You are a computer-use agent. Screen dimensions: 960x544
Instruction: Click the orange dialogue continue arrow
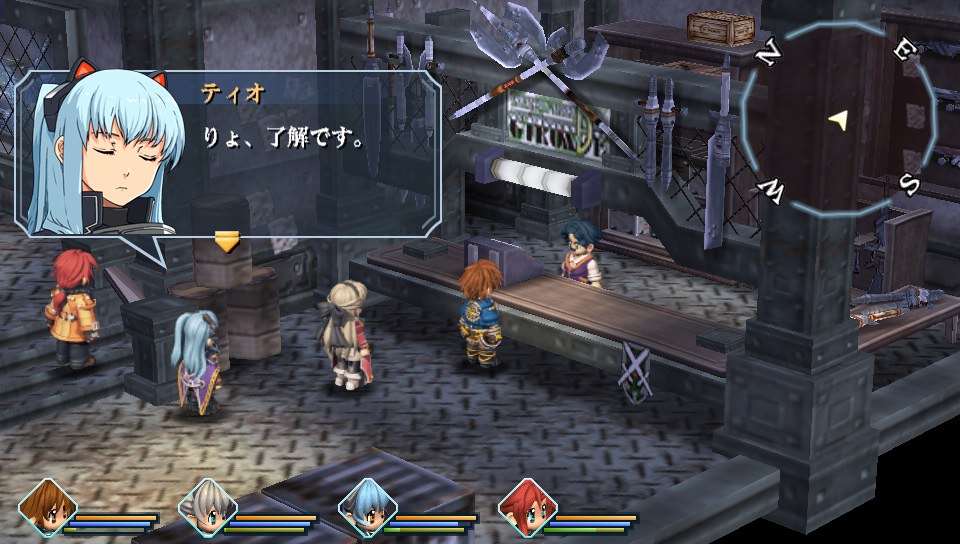pyautogui.click(x=228, y=242)
